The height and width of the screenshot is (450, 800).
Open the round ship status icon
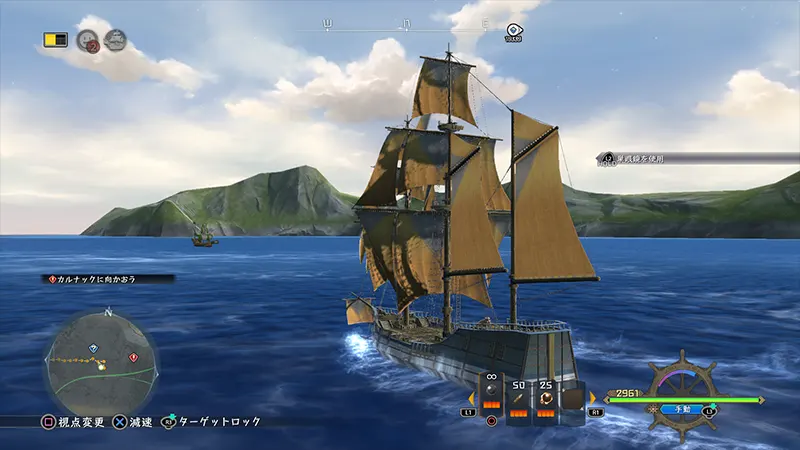tap(115, 40)
